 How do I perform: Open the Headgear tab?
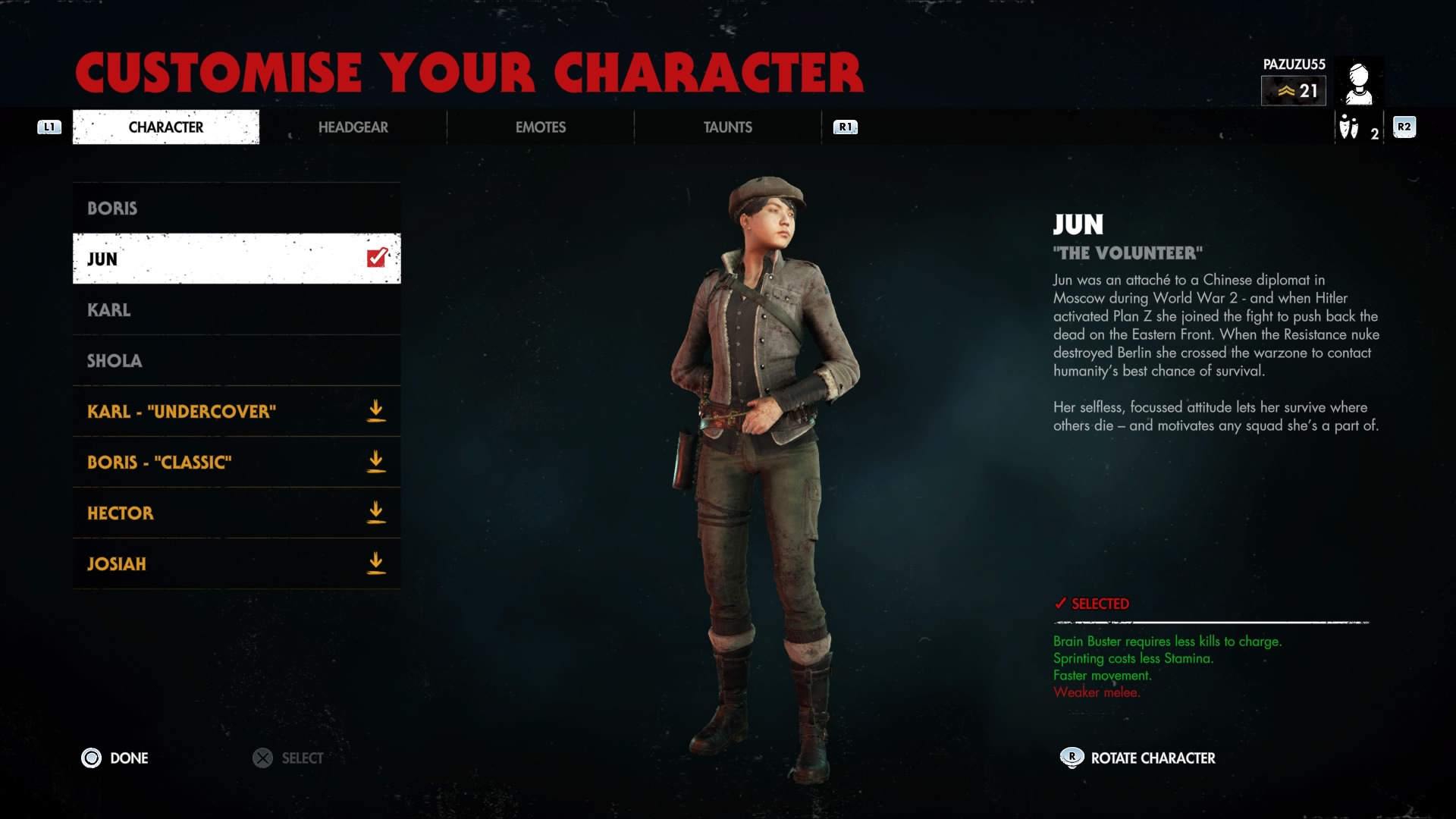click(x=353, y=127)
